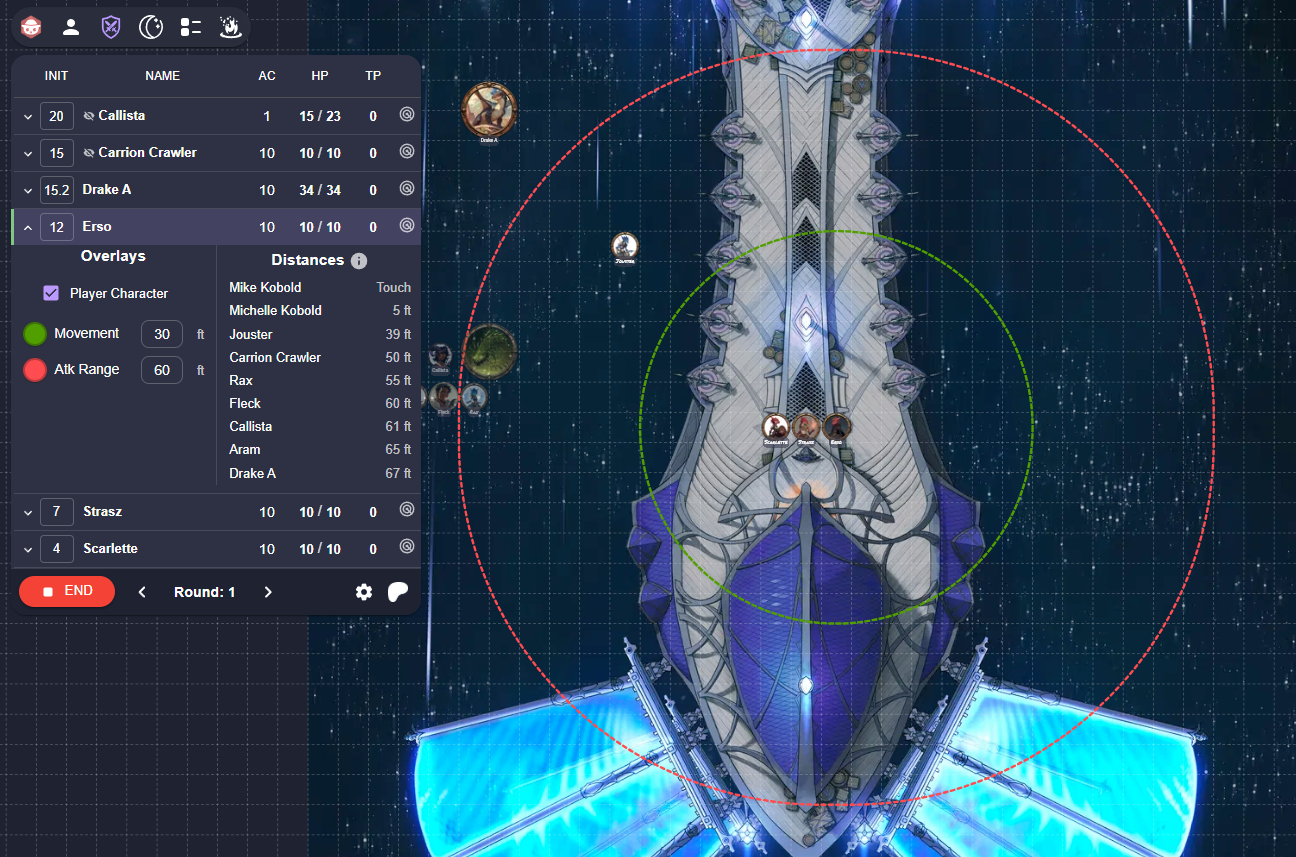The image size is (1296, 857).
Task: Open the flame toolbar extension
Action: click(x=230, y=27)
